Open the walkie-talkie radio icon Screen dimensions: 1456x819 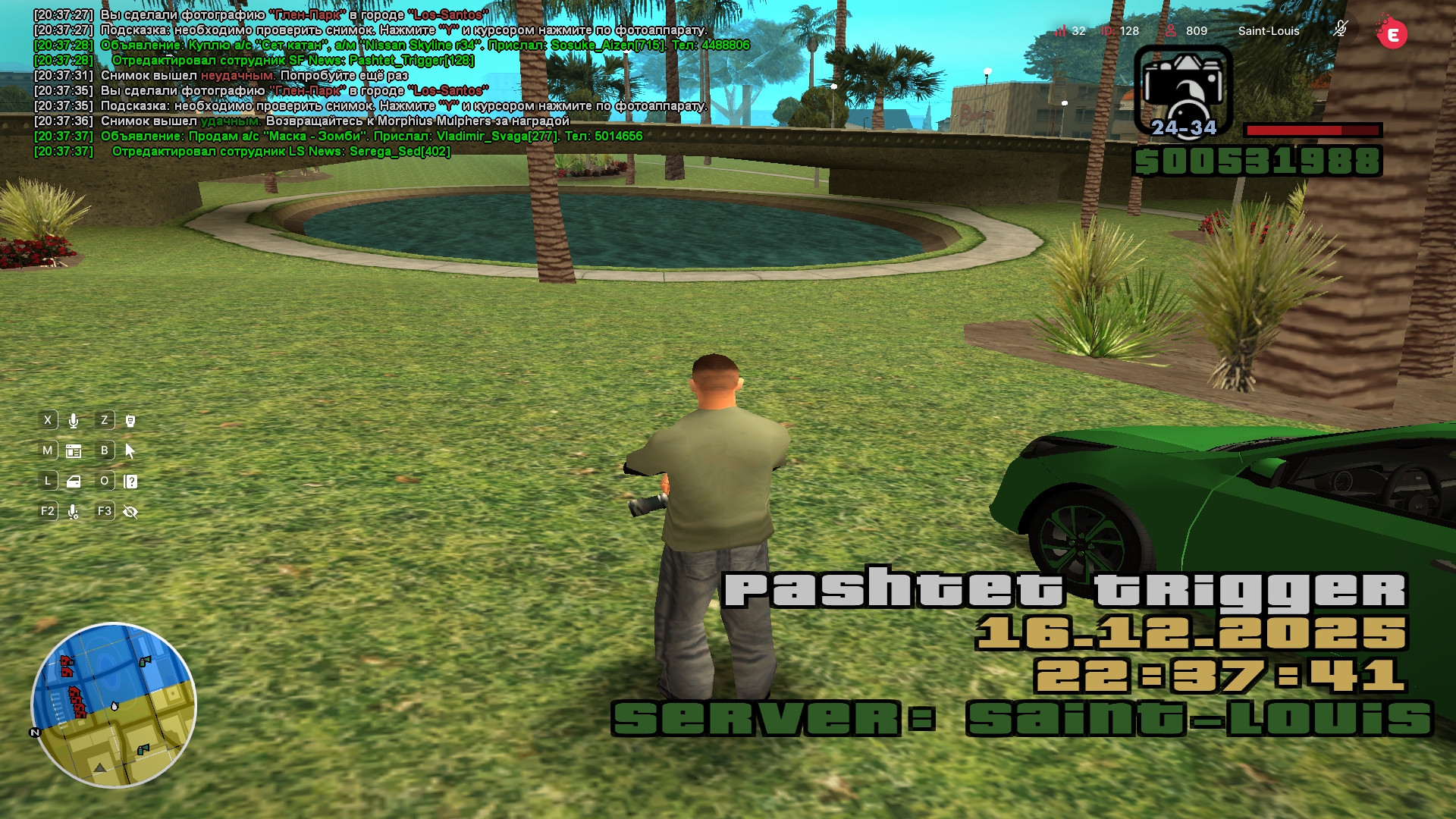coord(130,421)
